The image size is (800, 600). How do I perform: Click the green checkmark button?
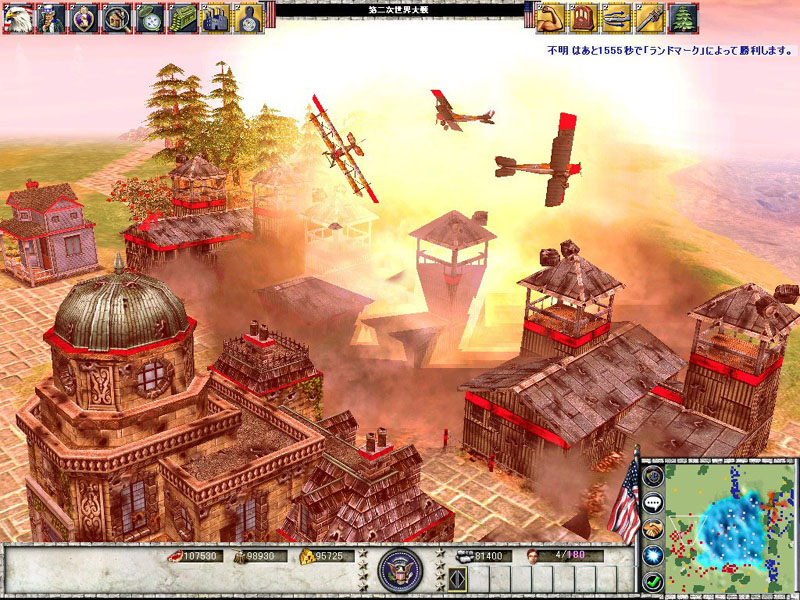tap(652, 581)
